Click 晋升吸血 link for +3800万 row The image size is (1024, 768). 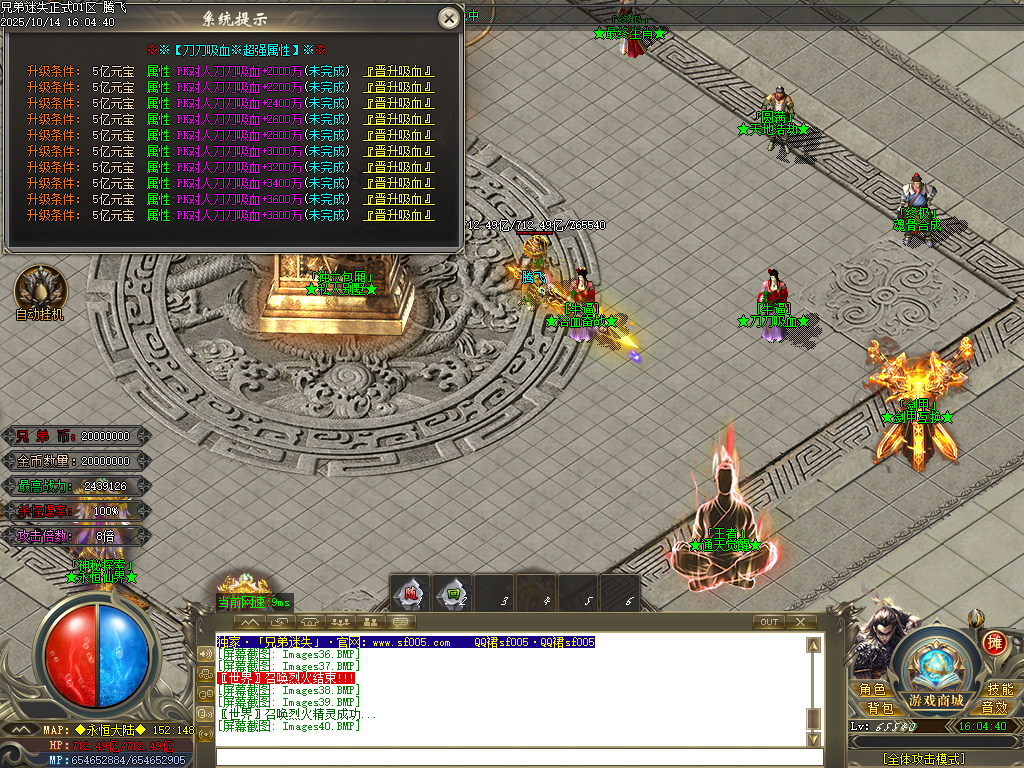(x=398, y=215)
